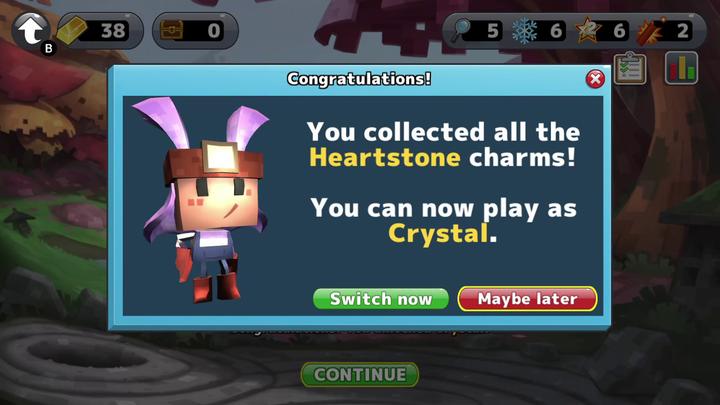Viewport: 720px width, 405px height.
Task: Open the treasure chest counter
Action: (195, 30)
